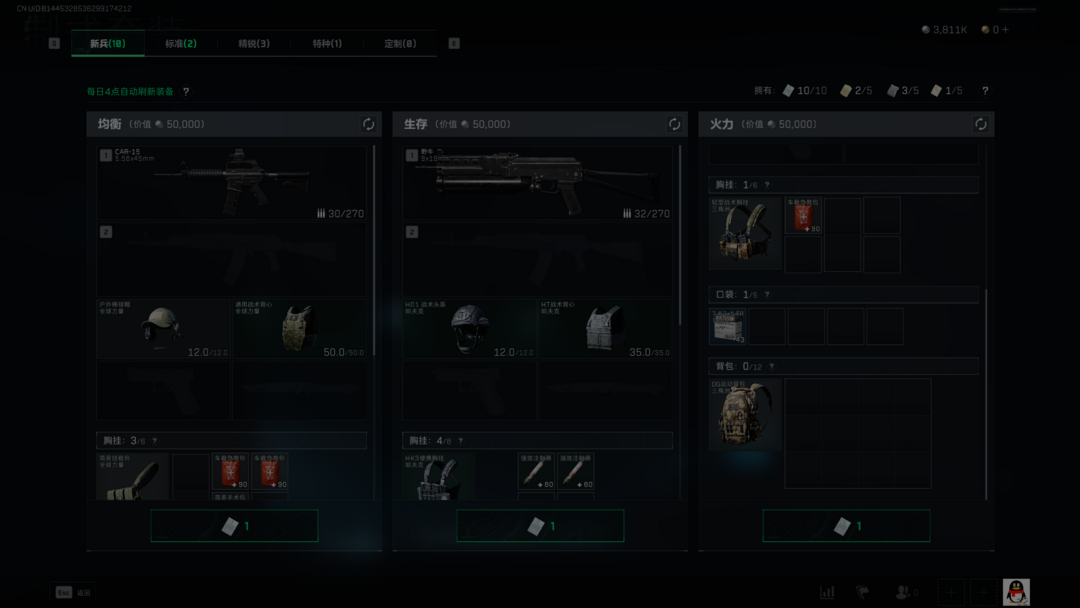Refresh the 火力 loadout

coord(981,125)
